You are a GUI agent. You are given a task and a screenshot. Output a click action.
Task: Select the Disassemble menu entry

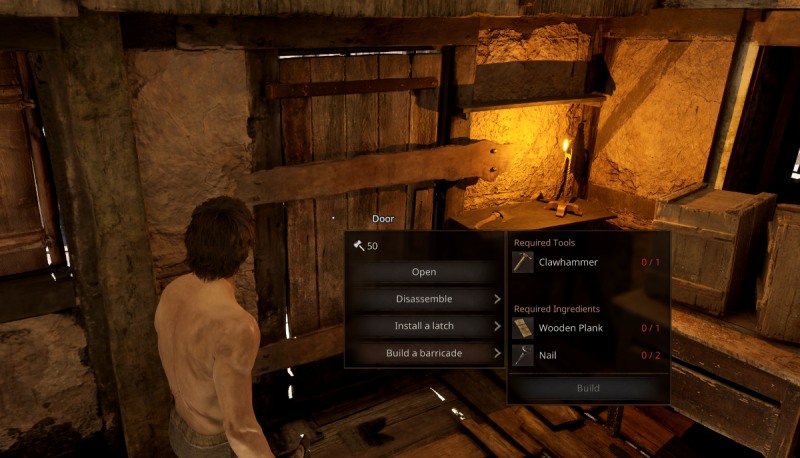pos(424,299)
